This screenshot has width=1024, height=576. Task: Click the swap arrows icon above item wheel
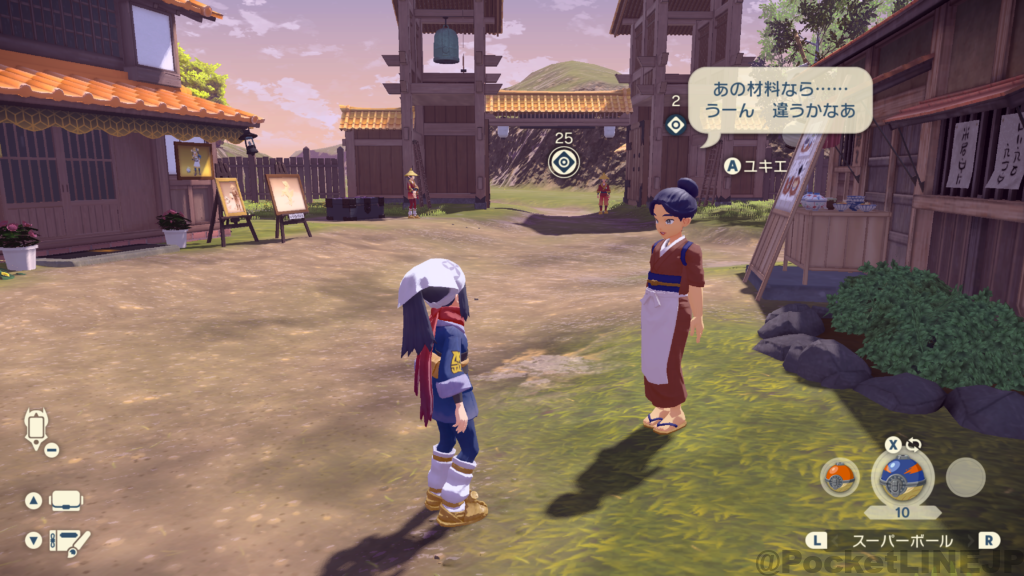point(913,444)
